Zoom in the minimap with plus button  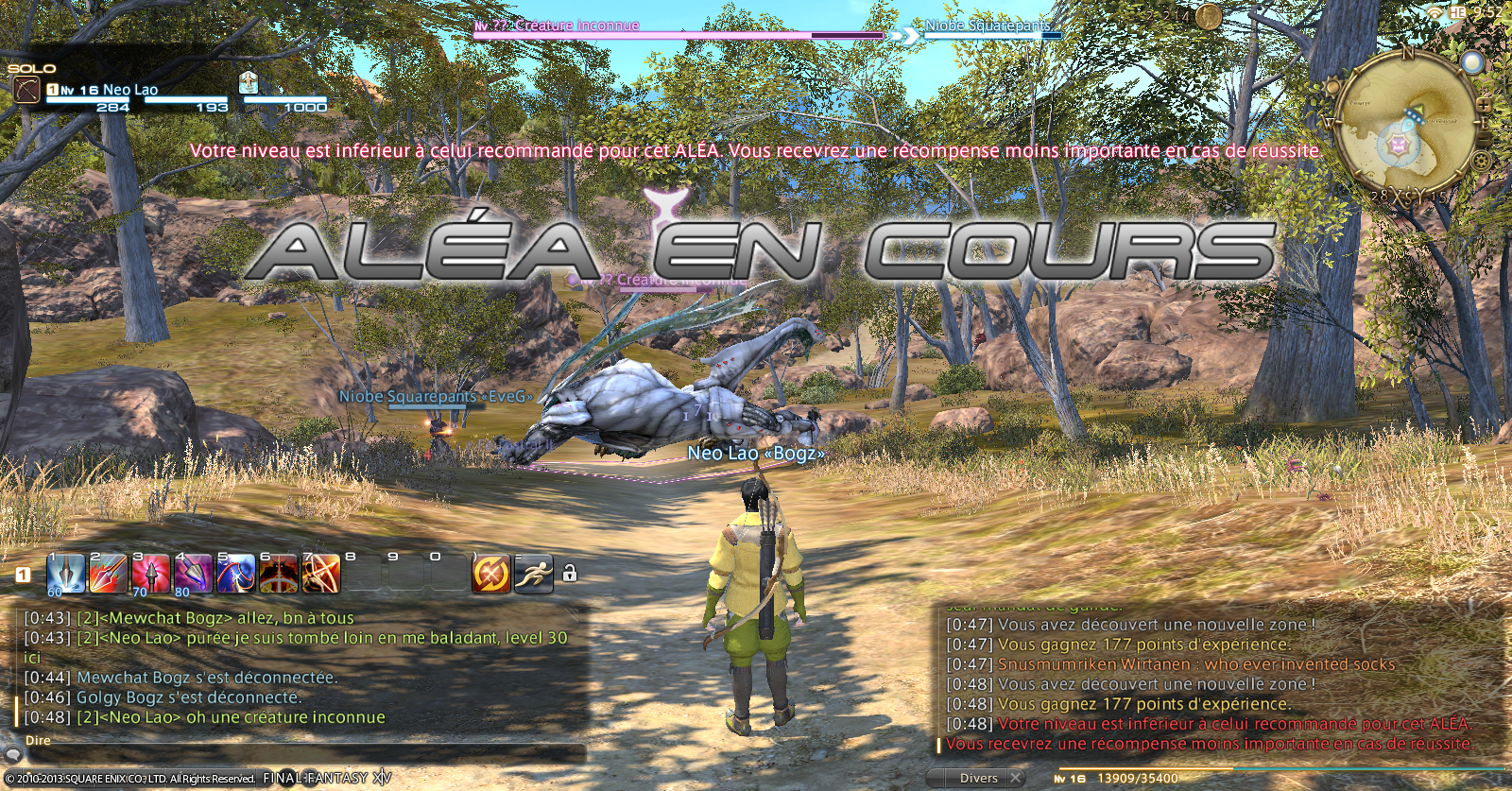click(x=1485, y=103)
